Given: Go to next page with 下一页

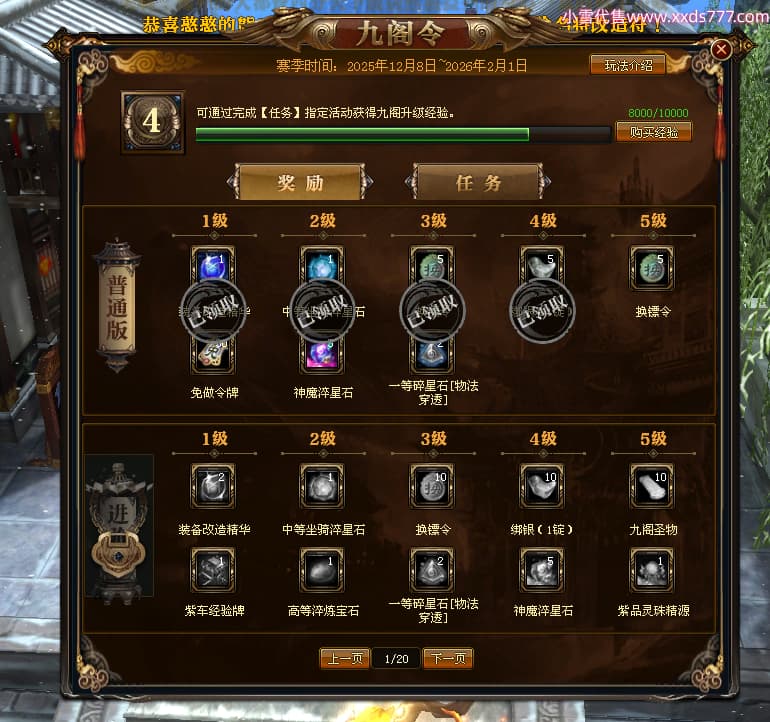Looking at the screenshot, I should pyautogui.click(x=448, y=658).
